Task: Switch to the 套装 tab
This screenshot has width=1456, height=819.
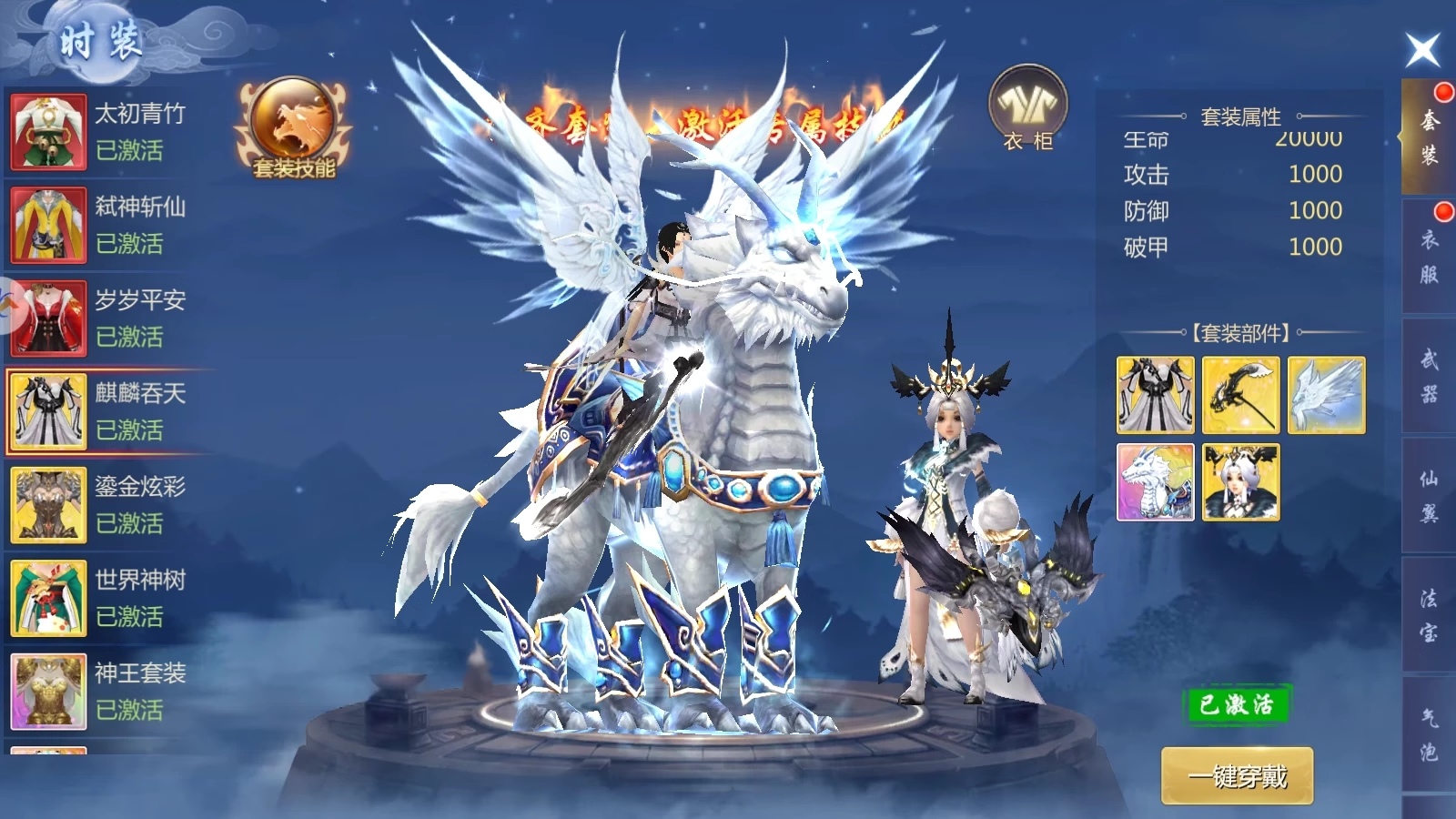Action: pyautogui.click(x=1429, y=136)
